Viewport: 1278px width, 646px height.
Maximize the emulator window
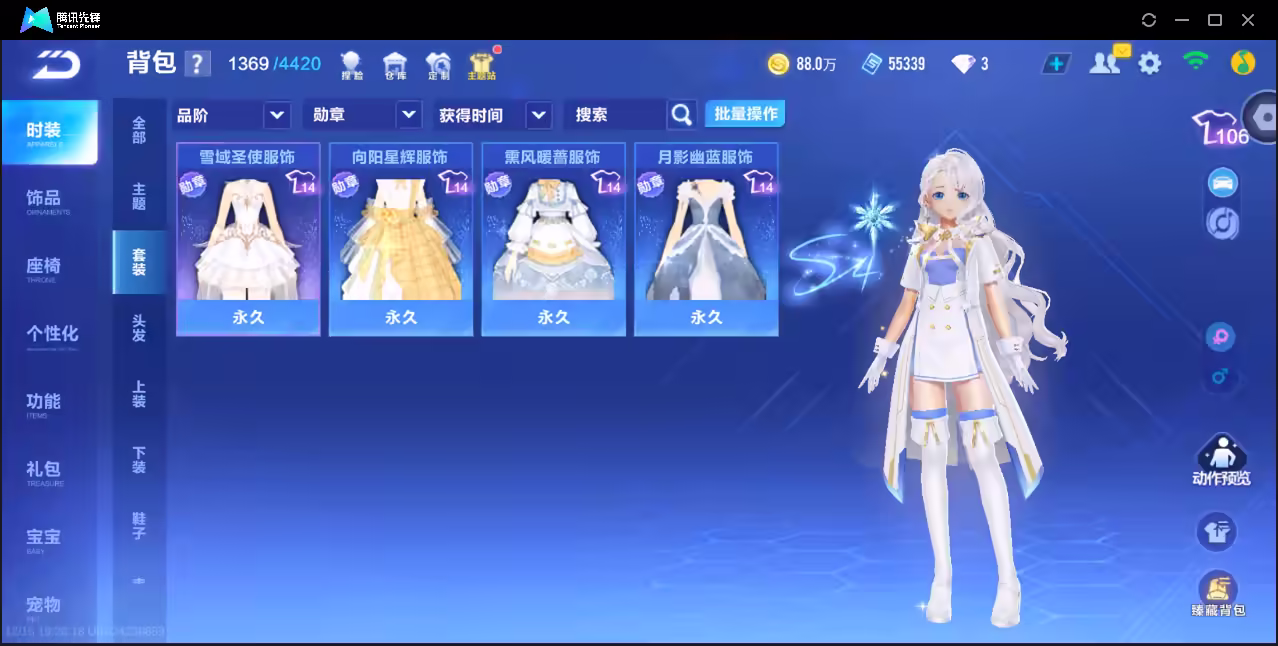[1215, 19]
